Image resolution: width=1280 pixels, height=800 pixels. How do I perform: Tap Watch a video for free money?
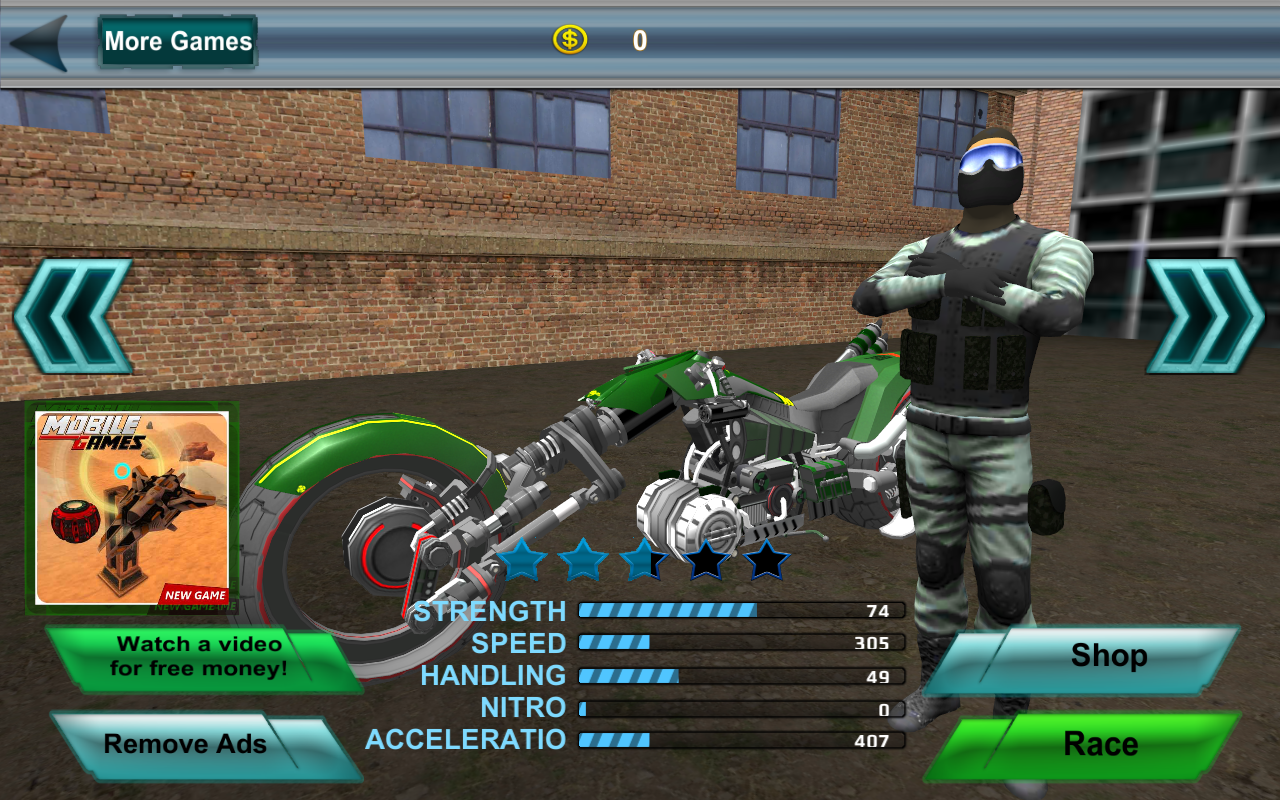point(200,656)
